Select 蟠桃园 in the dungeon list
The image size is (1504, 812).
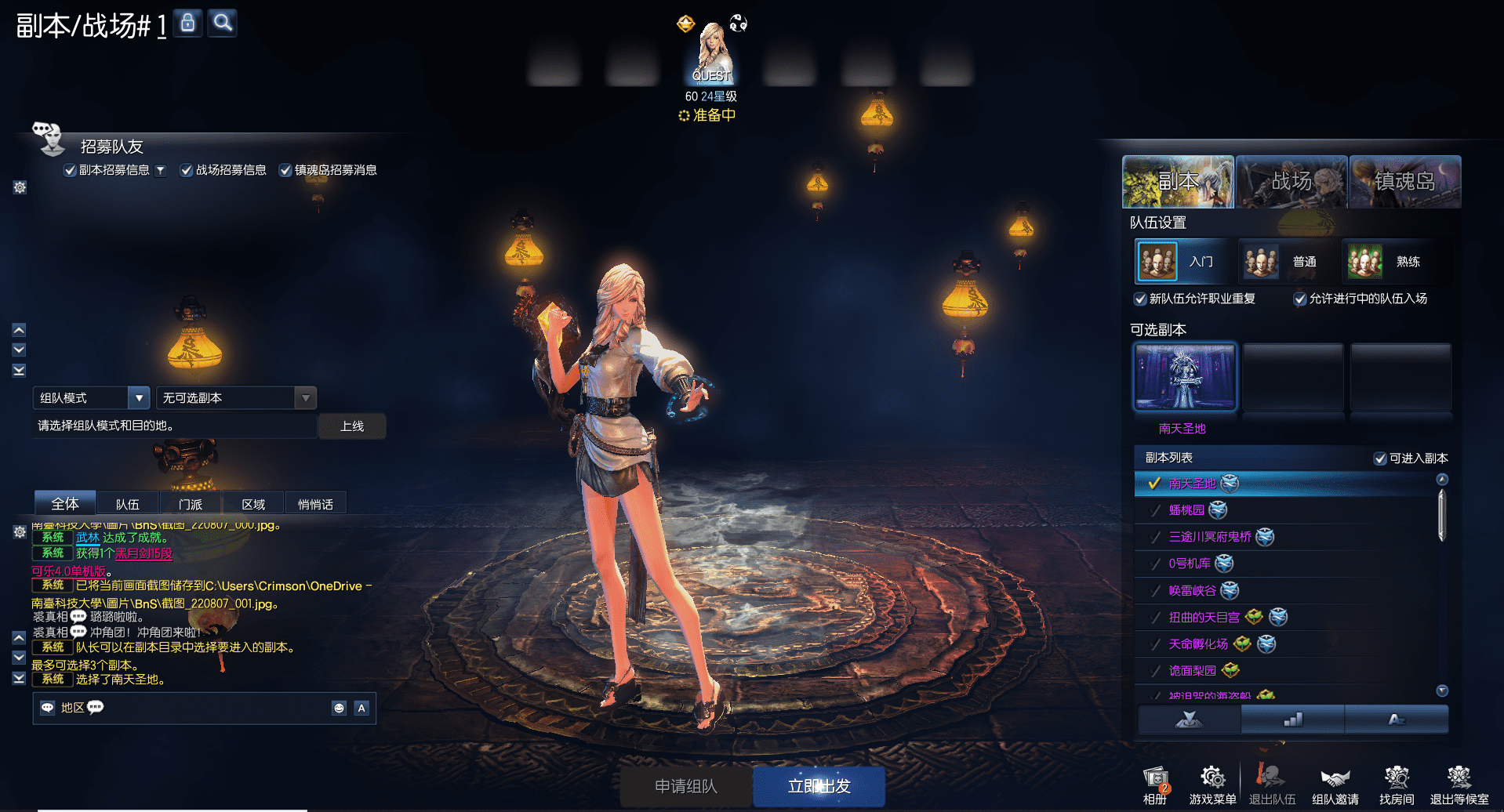pos(1186,510)
